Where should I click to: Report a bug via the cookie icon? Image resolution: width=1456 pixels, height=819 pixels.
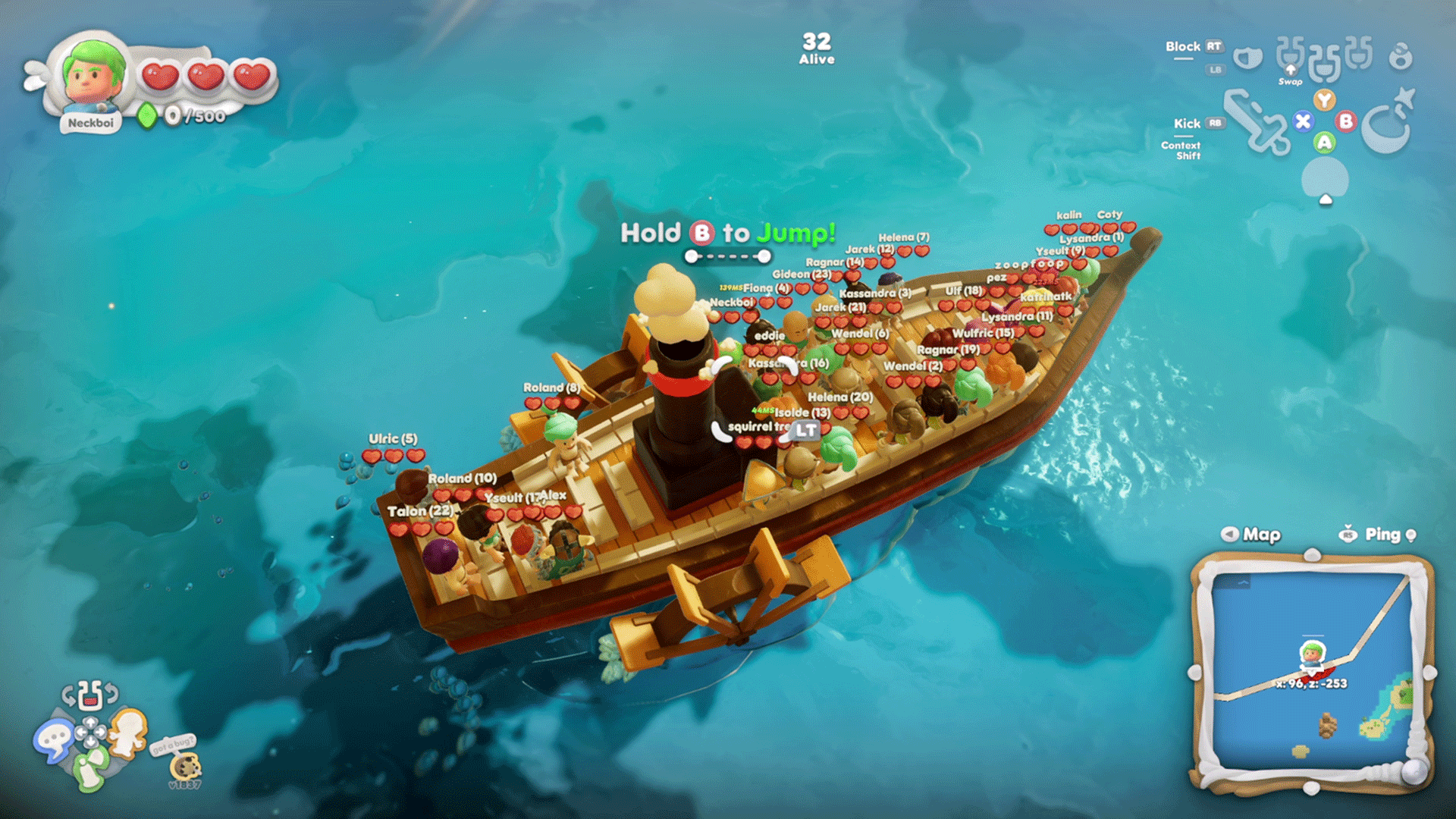[184, 766]
